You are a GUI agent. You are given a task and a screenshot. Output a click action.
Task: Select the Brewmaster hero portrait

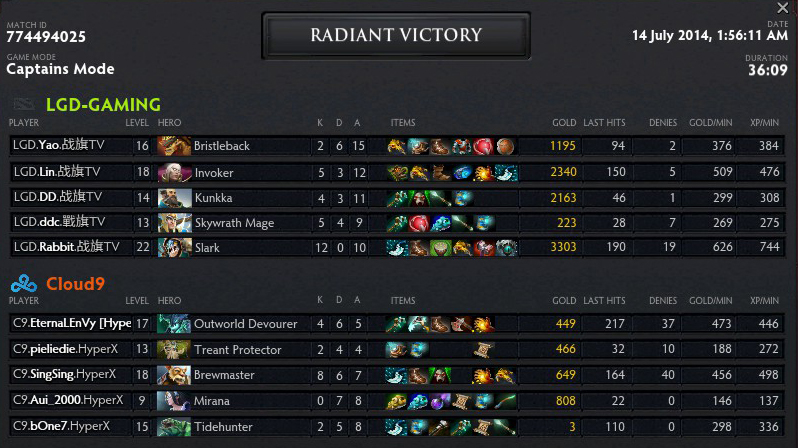pyautogui.click(x=174, y=375)
